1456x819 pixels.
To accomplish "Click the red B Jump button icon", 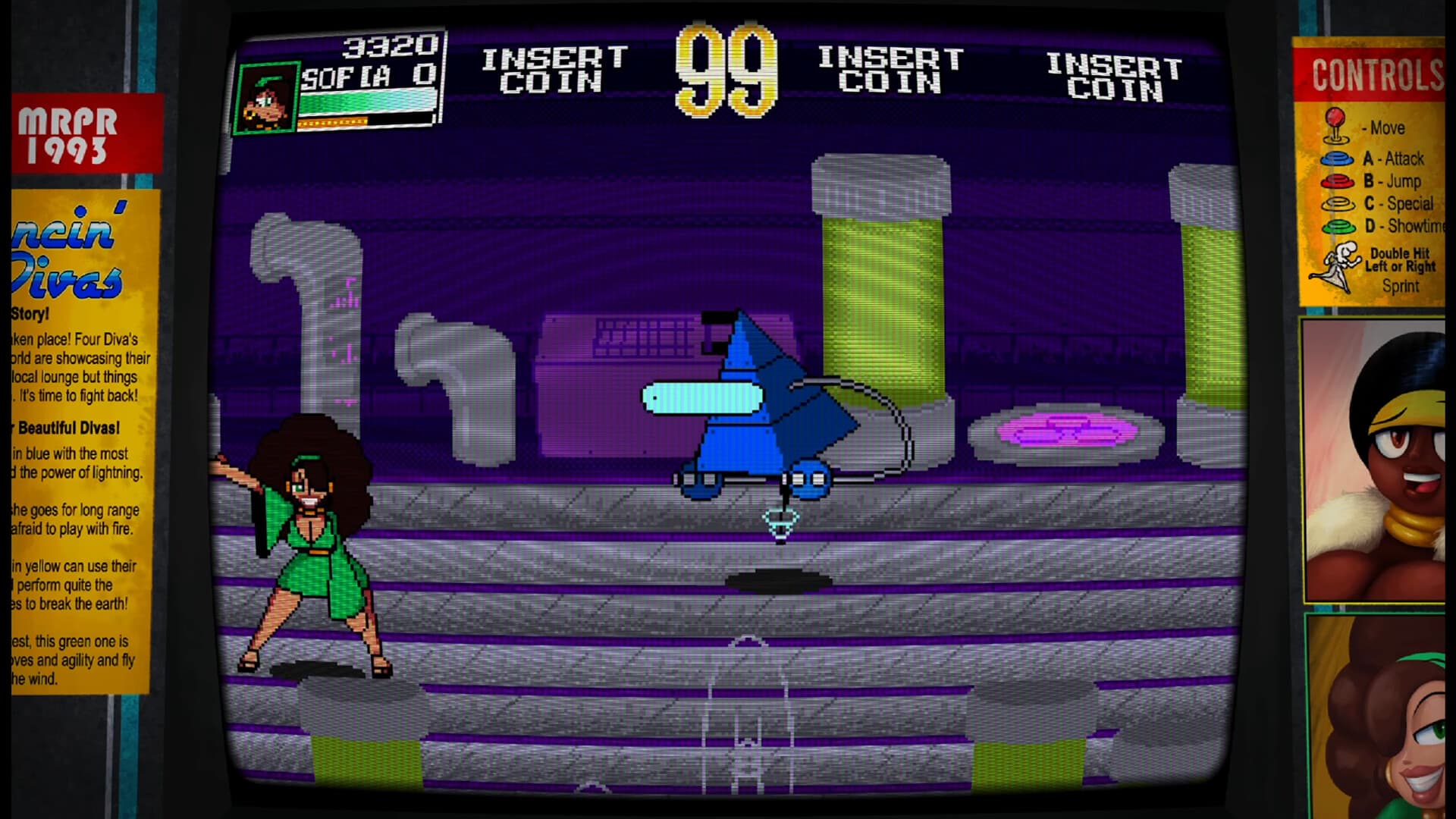I will [1337, 182].
